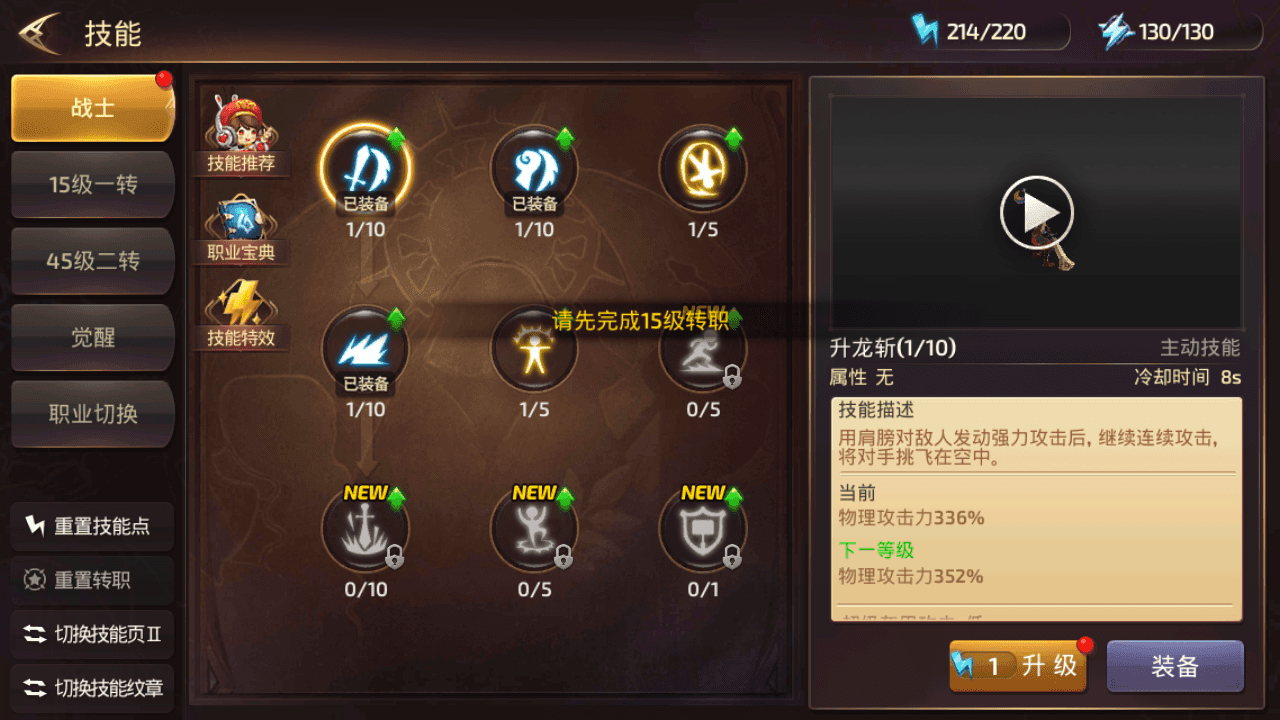The image size is (1280, 720).
Task: Select the 升龙斩 skill icon
Action: point(366,171)
